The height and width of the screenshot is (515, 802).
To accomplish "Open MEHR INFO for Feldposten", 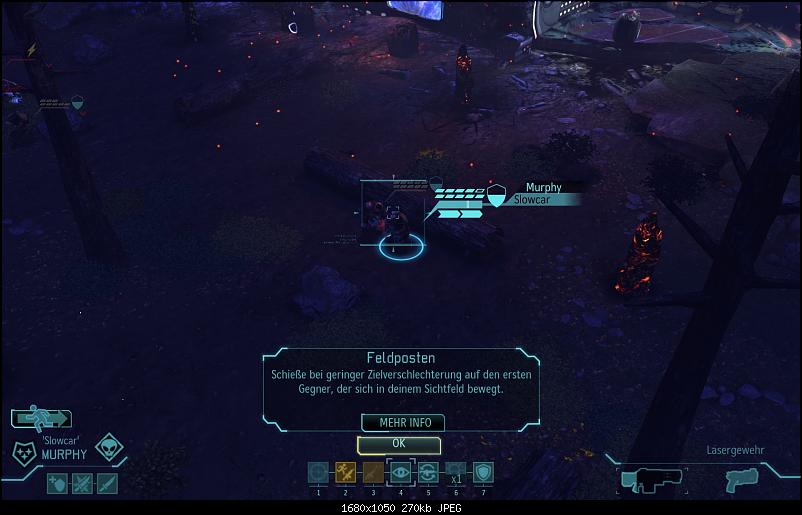I will point(403,423).
